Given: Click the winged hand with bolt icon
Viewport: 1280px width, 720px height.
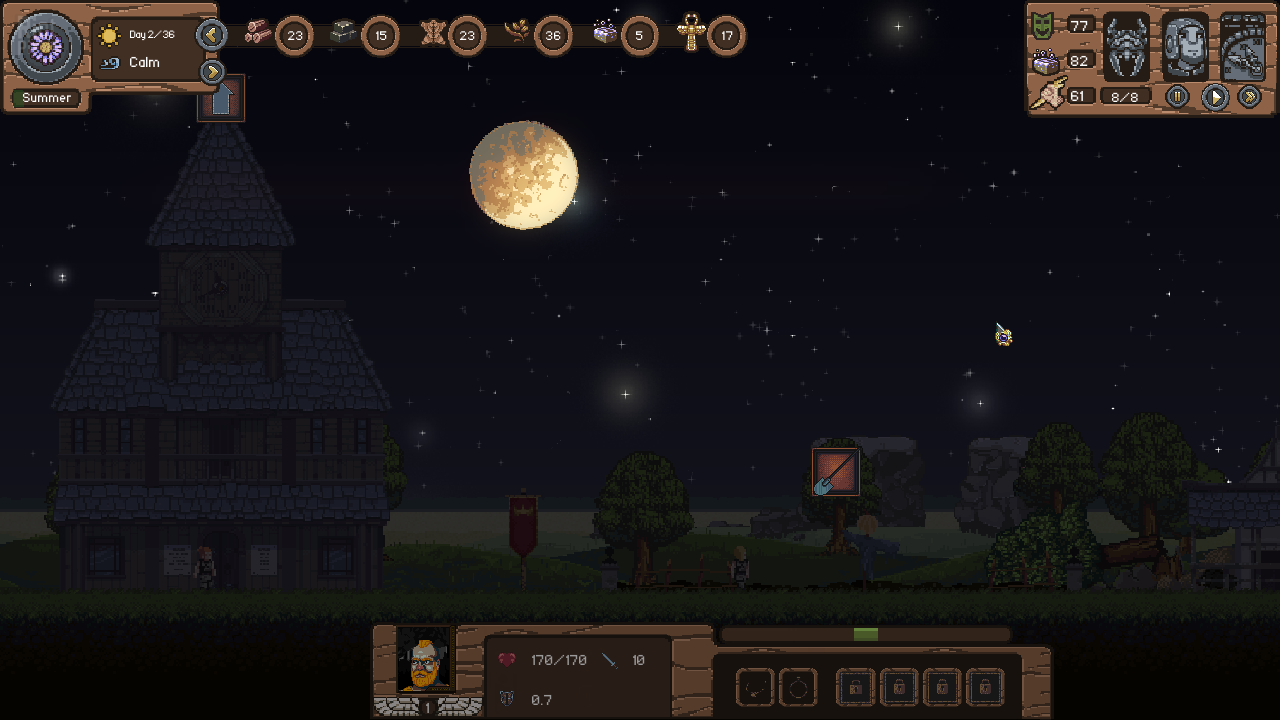Looking at the screenshot, I should click(x=1047, y=95).
